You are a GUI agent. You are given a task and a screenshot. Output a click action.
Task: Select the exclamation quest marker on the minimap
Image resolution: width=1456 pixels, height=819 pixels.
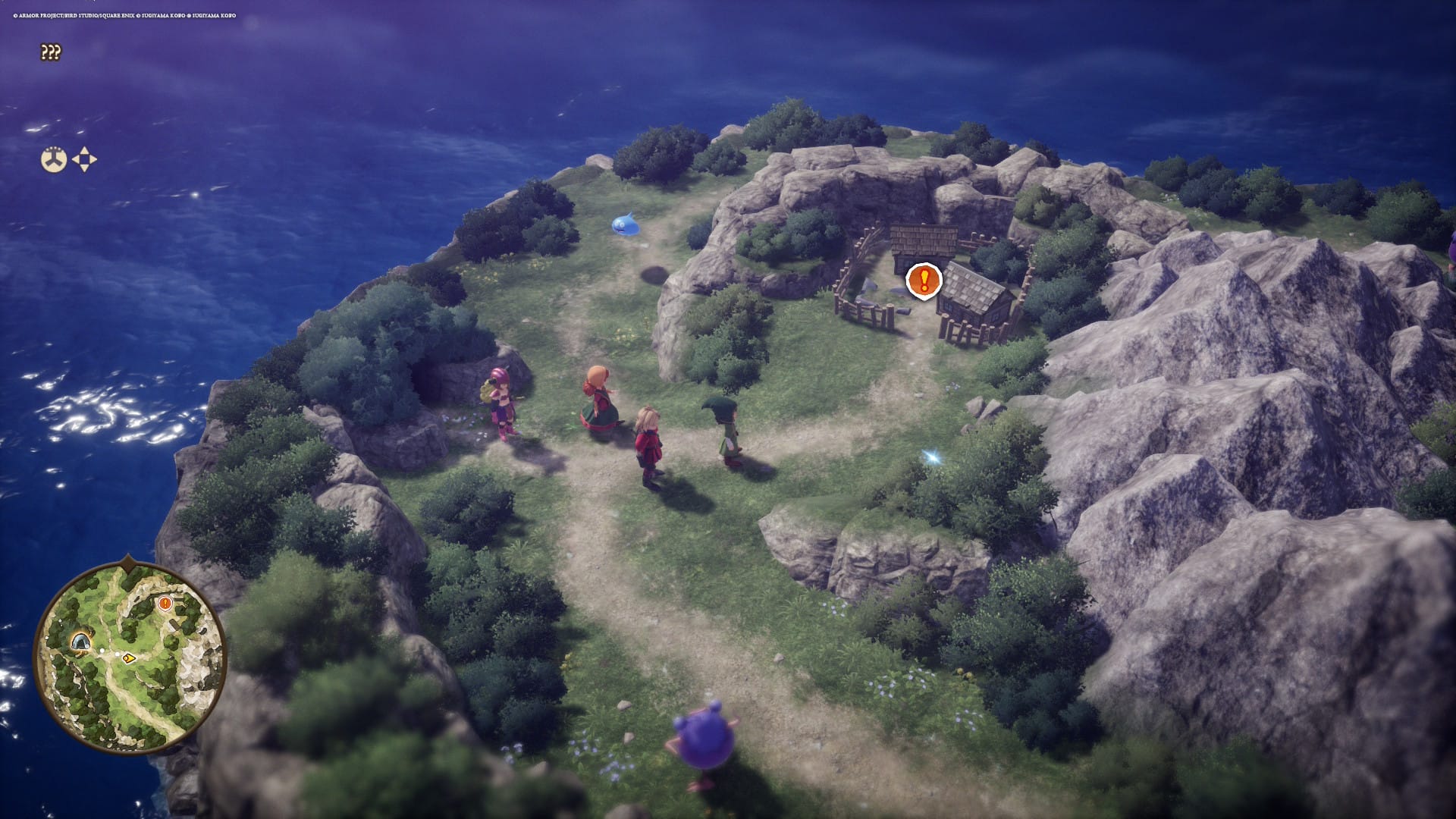coord(165,604)
